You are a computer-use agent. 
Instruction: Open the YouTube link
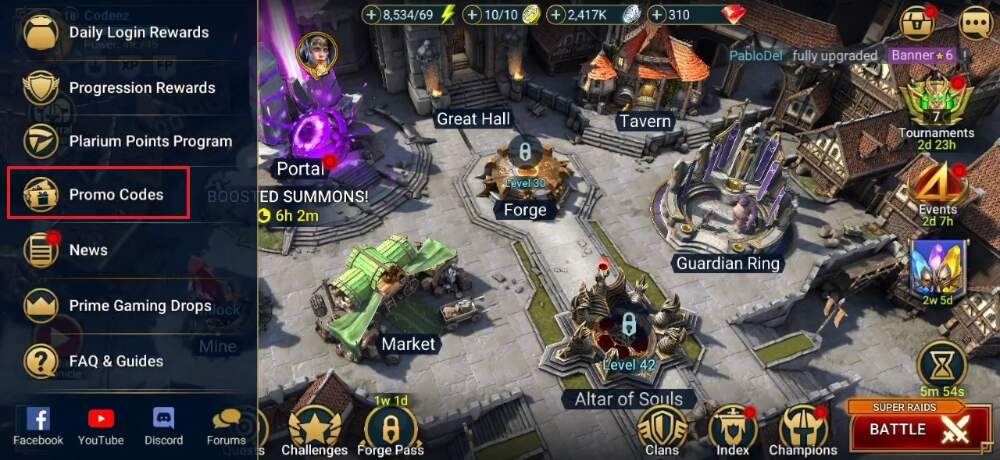(x=101, y=426)
